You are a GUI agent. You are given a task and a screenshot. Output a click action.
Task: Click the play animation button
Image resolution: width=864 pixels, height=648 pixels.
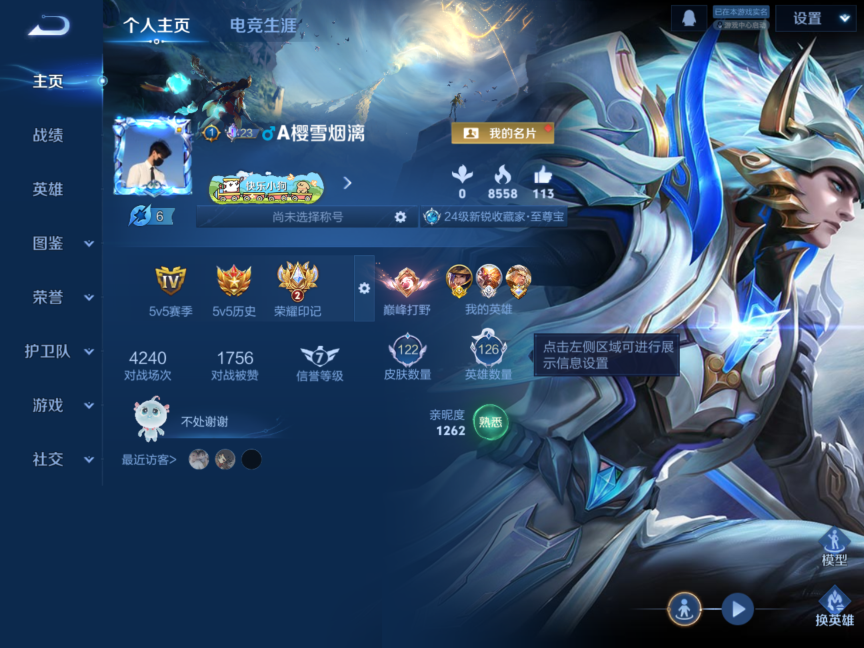738,607
